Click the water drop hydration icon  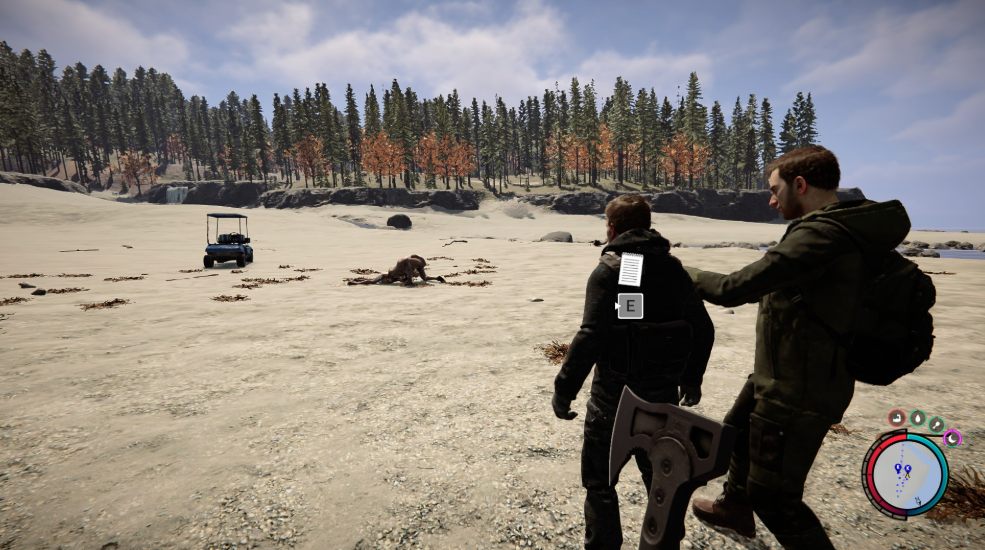pyautogui.click(x=917, y=417)
